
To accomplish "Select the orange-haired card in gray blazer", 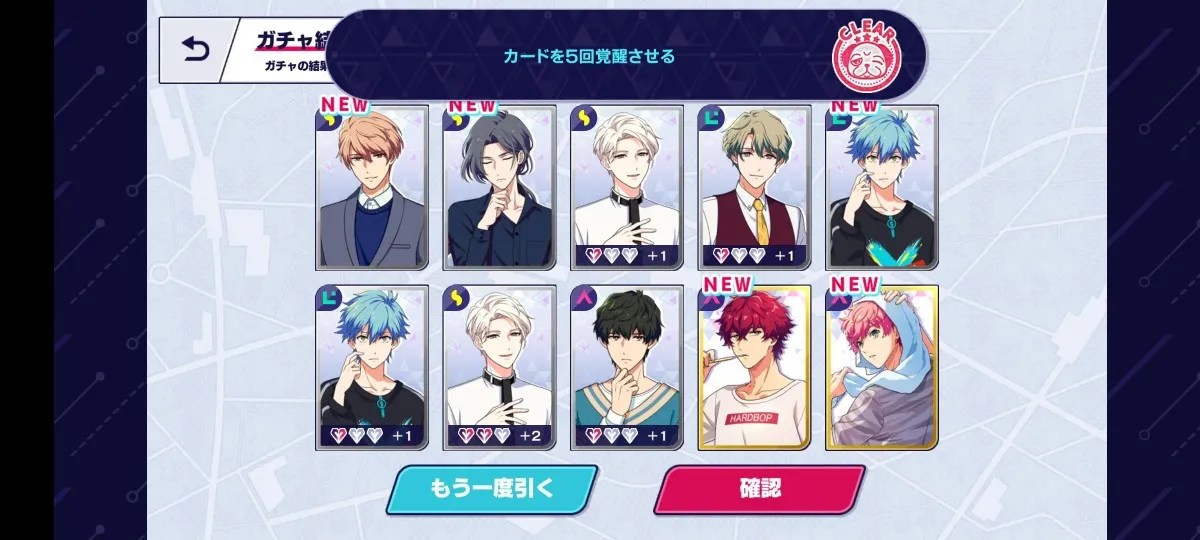I will pyautogui.click(x=372, y=188).
